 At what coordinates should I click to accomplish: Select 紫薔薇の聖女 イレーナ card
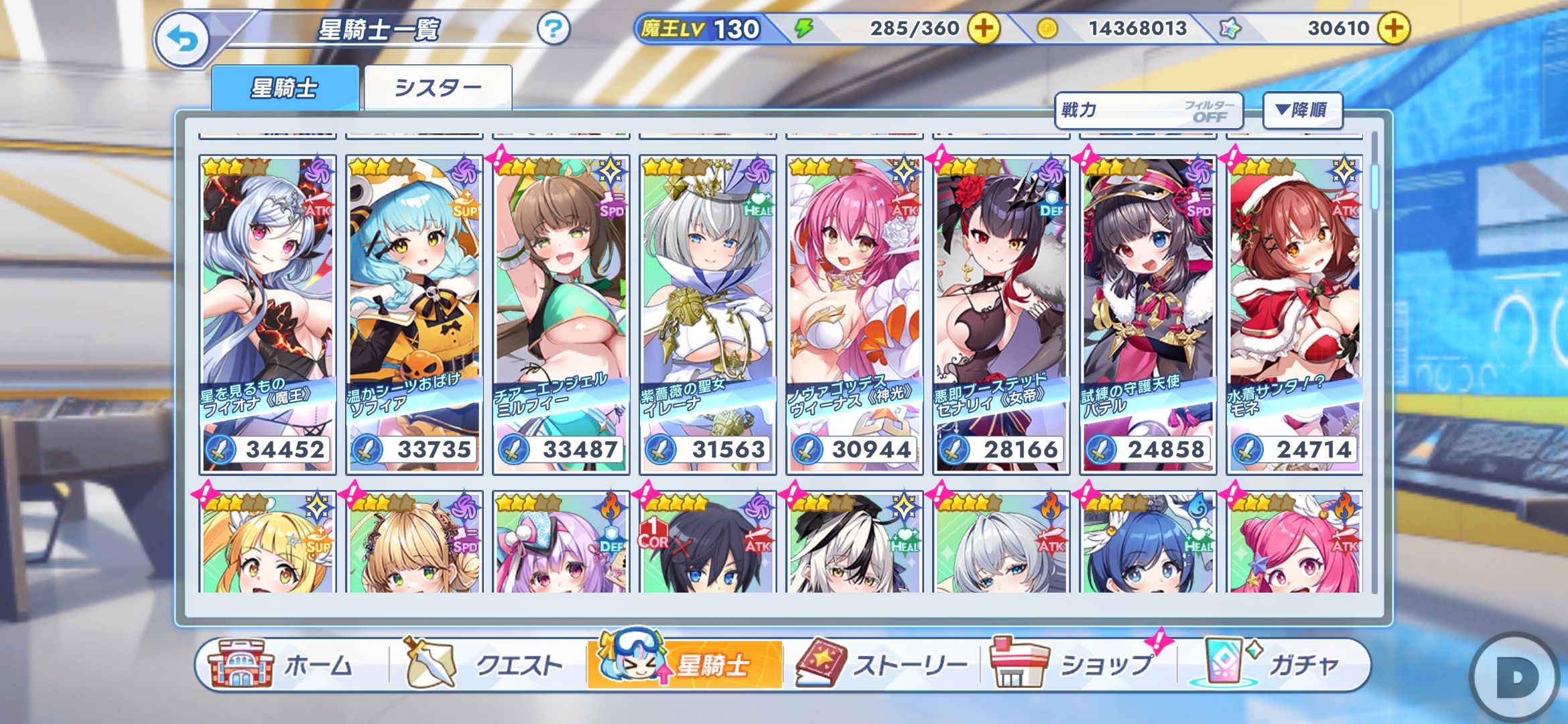pyautogui.click(x=708, y=314)
